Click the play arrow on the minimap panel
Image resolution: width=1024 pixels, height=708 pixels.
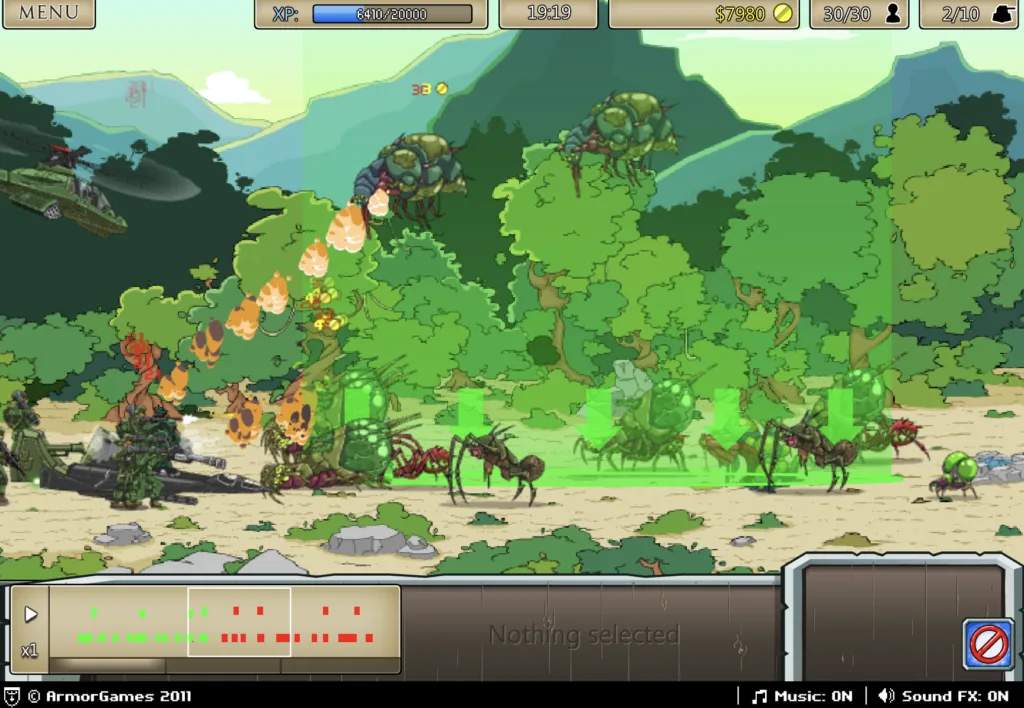click(30, 614)
